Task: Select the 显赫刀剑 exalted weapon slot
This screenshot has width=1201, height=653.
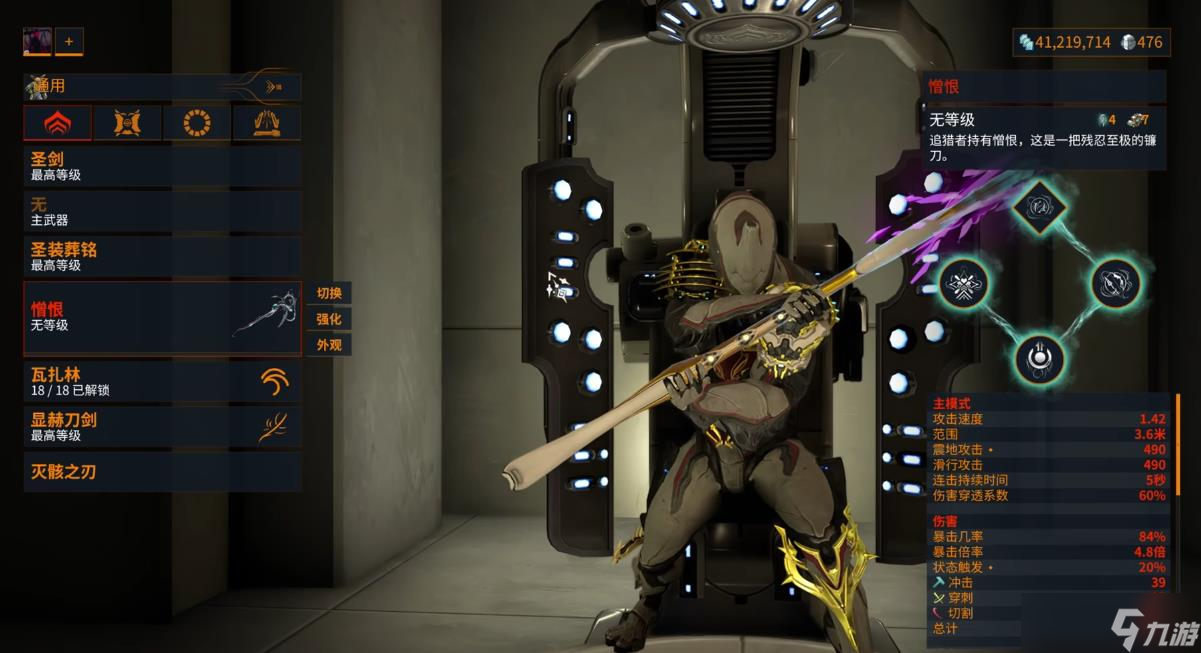Action: tap(162, 427)
